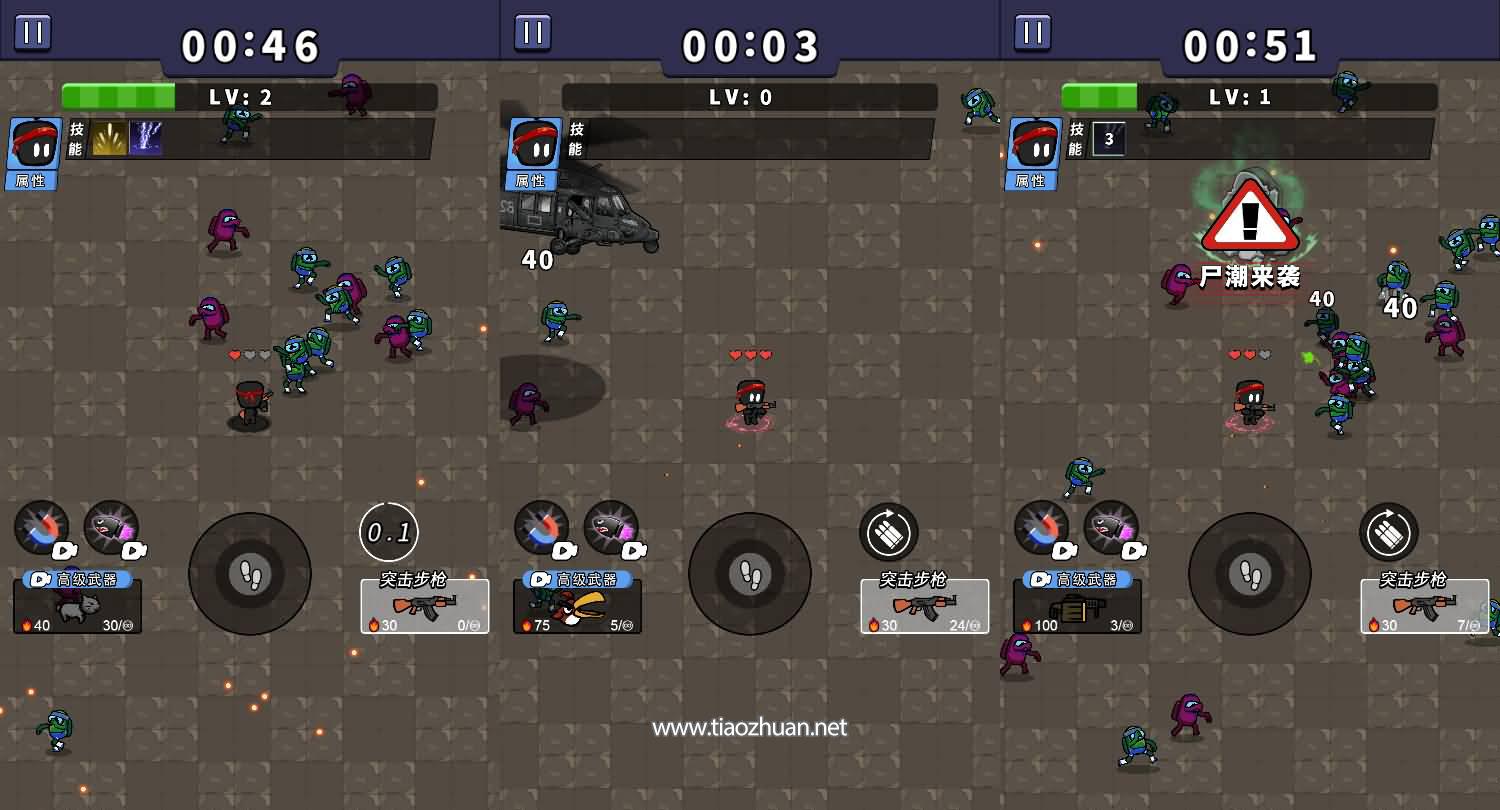Pause the game beside the 00:03 timer

pyautogui.click(x=533, y=32)
